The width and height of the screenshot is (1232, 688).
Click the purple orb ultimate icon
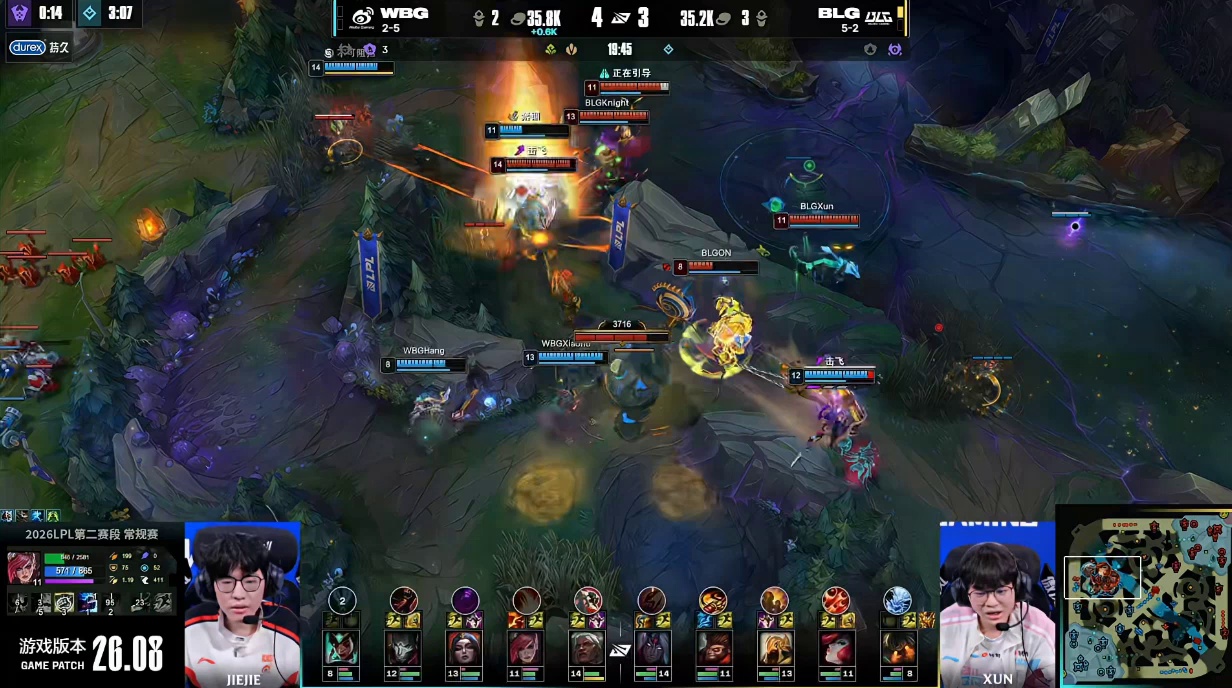[x=465, y=600]
